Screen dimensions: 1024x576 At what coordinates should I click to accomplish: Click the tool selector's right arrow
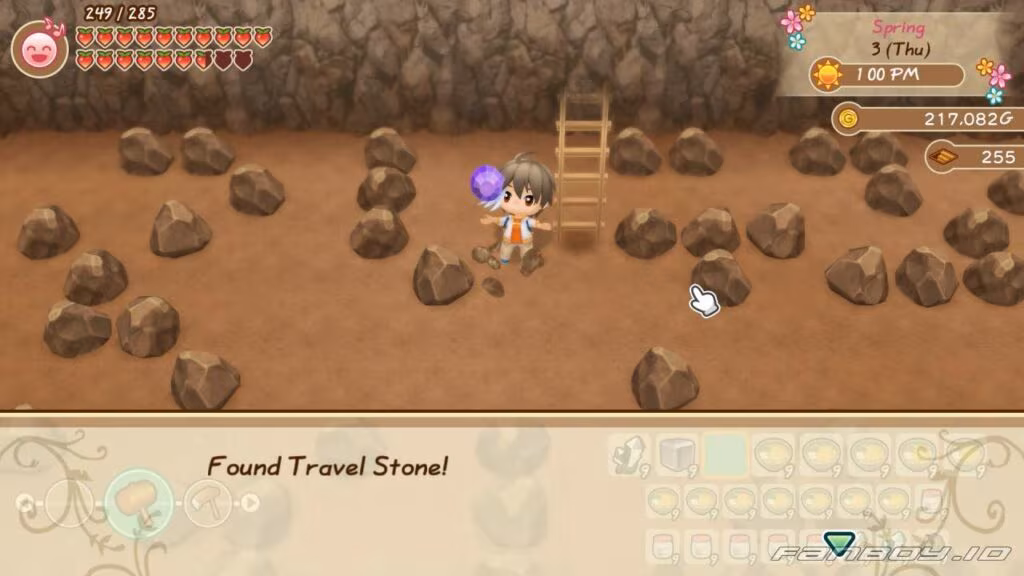[249, 502]
